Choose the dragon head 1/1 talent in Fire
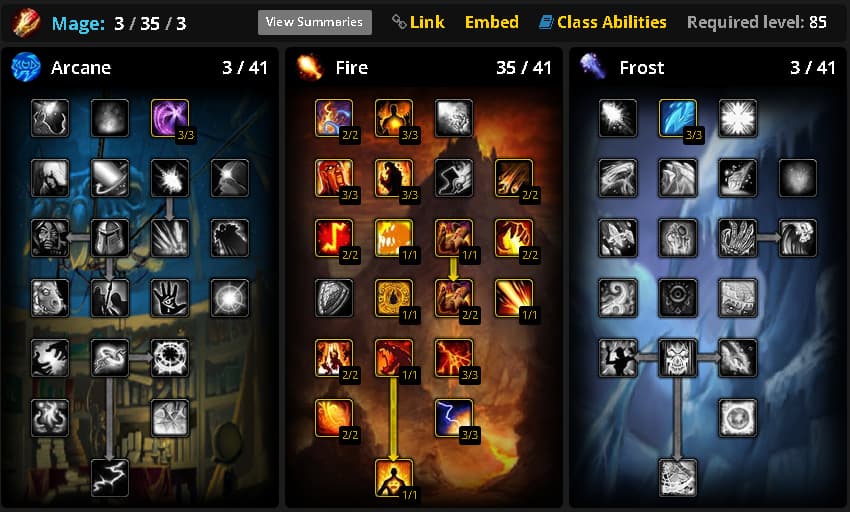The width and height of the screenshot is (850, 512). tap(394, 358)
